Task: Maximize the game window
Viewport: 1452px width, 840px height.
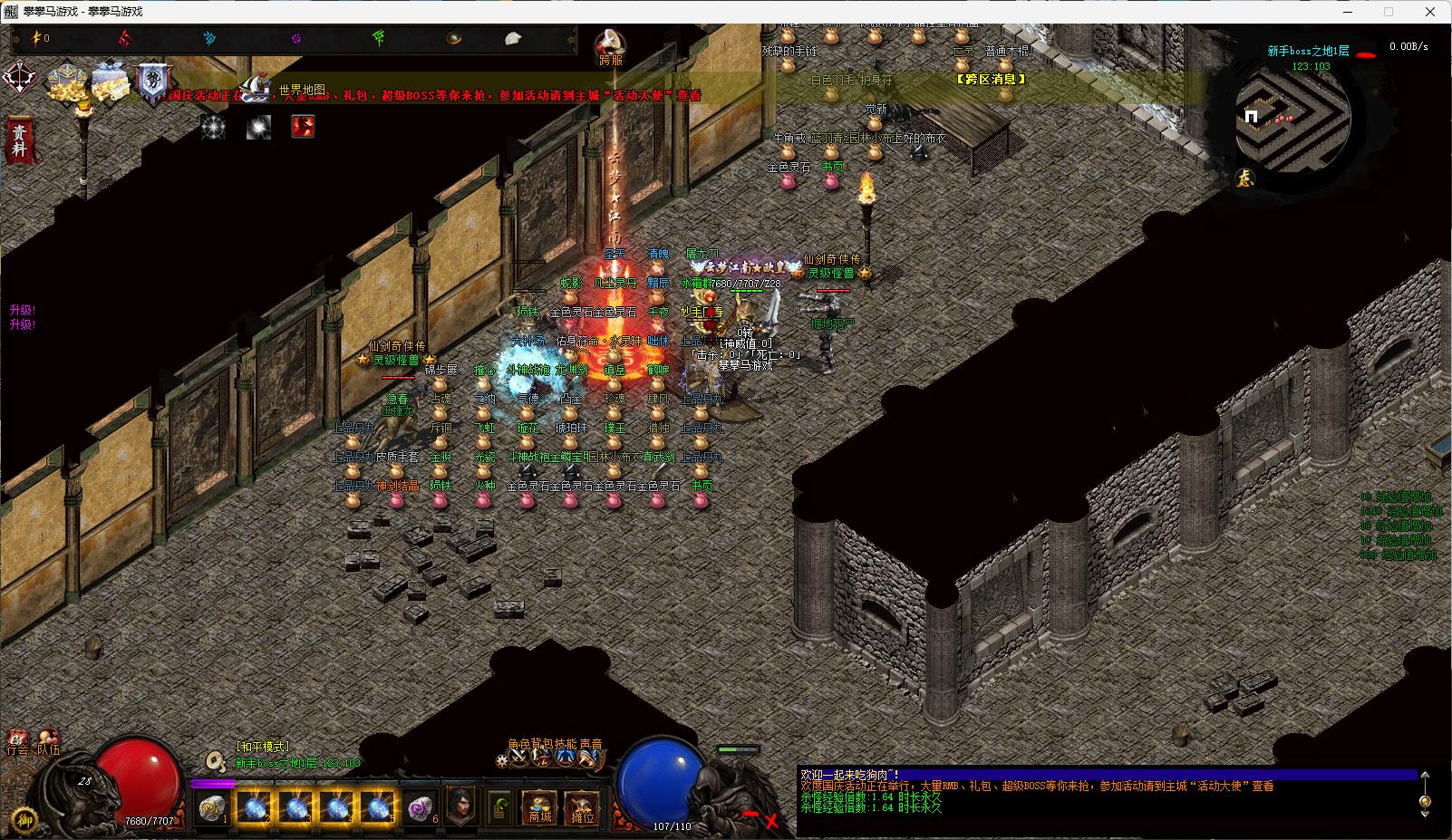Action: (1388, 12)
